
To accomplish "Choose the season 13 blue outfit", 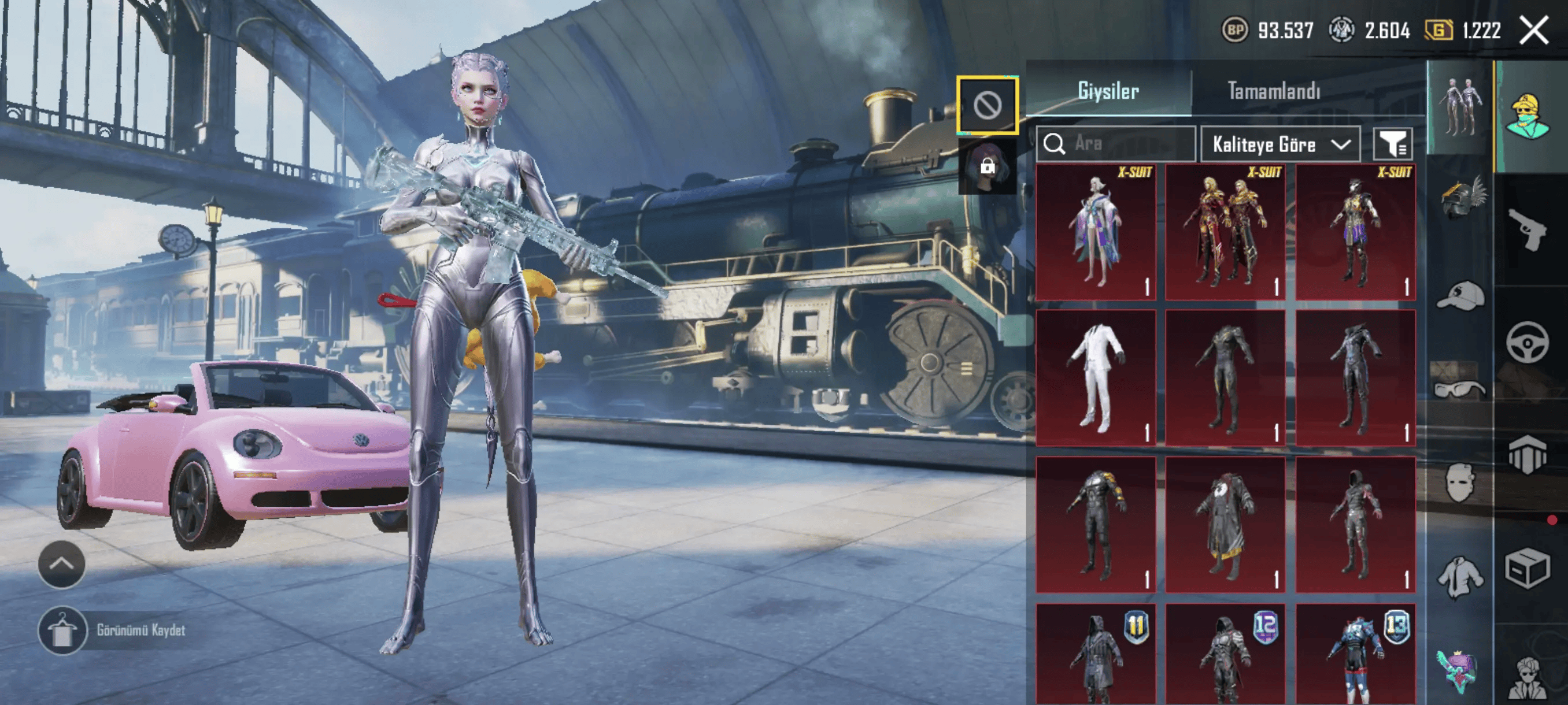I will pos(1356,654).
